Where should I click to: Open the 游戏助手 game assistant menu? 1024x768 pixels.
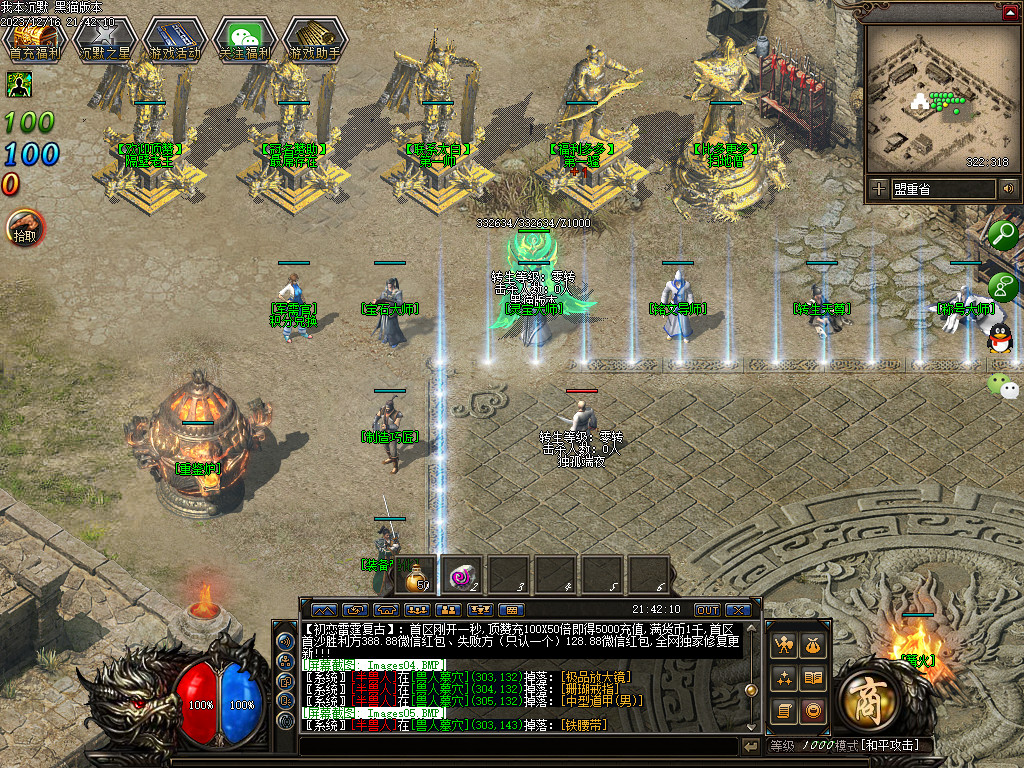pos(315,38)
